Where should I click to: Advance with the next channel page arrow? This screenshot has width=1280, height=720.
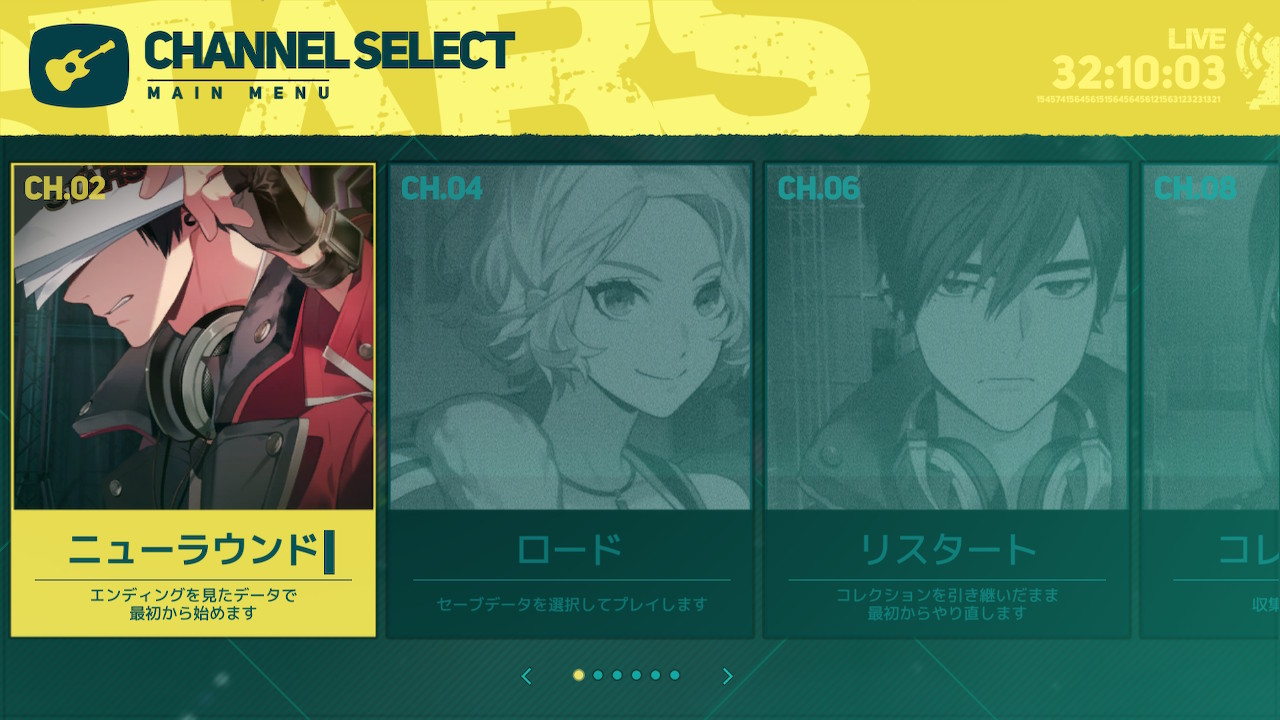[727, 677]
